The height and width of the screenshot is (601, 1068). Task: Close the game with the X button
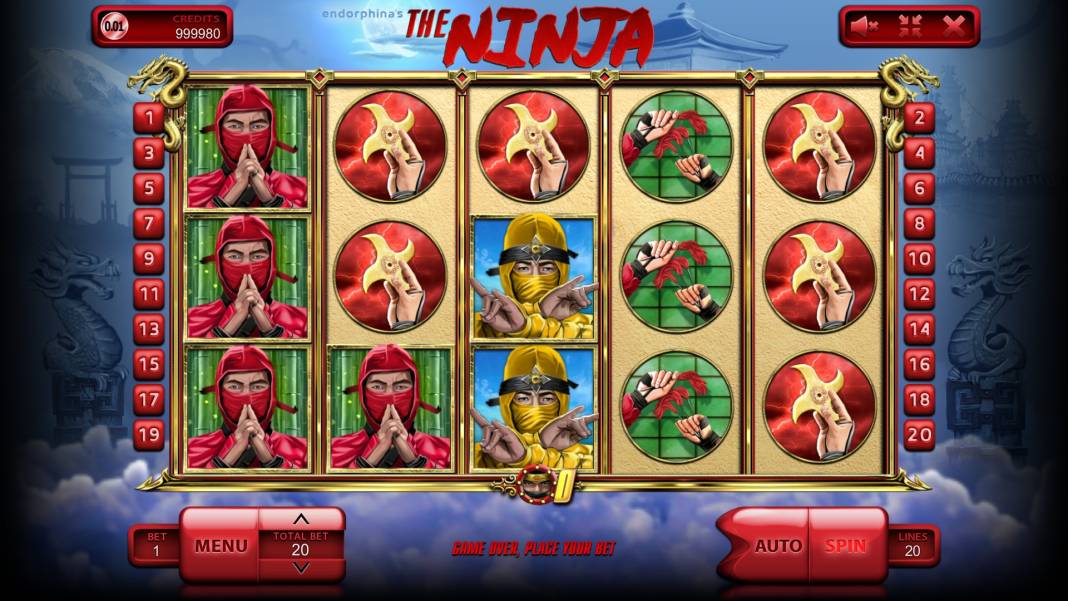(x=953, y=27)
